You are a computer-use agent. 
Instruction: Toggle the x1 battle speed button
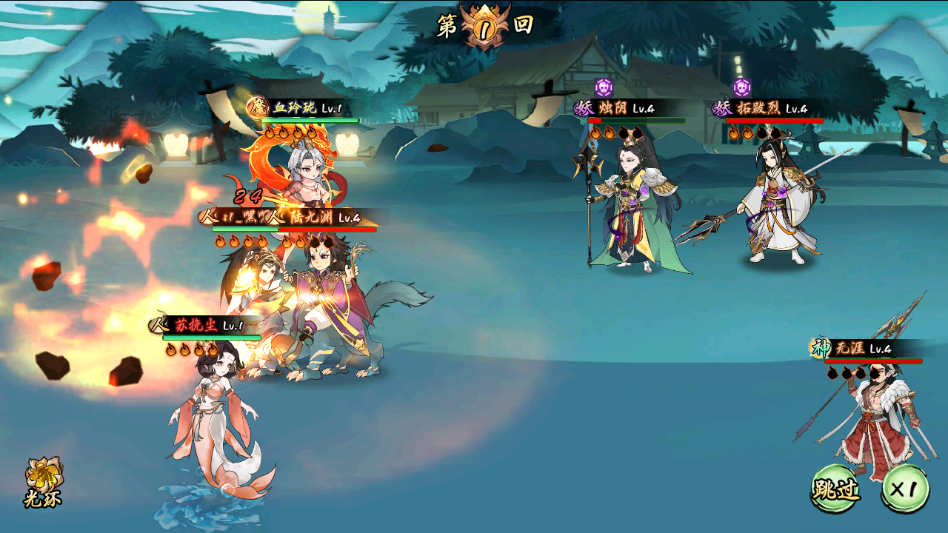pyautogui.click(x=904, y=489)
